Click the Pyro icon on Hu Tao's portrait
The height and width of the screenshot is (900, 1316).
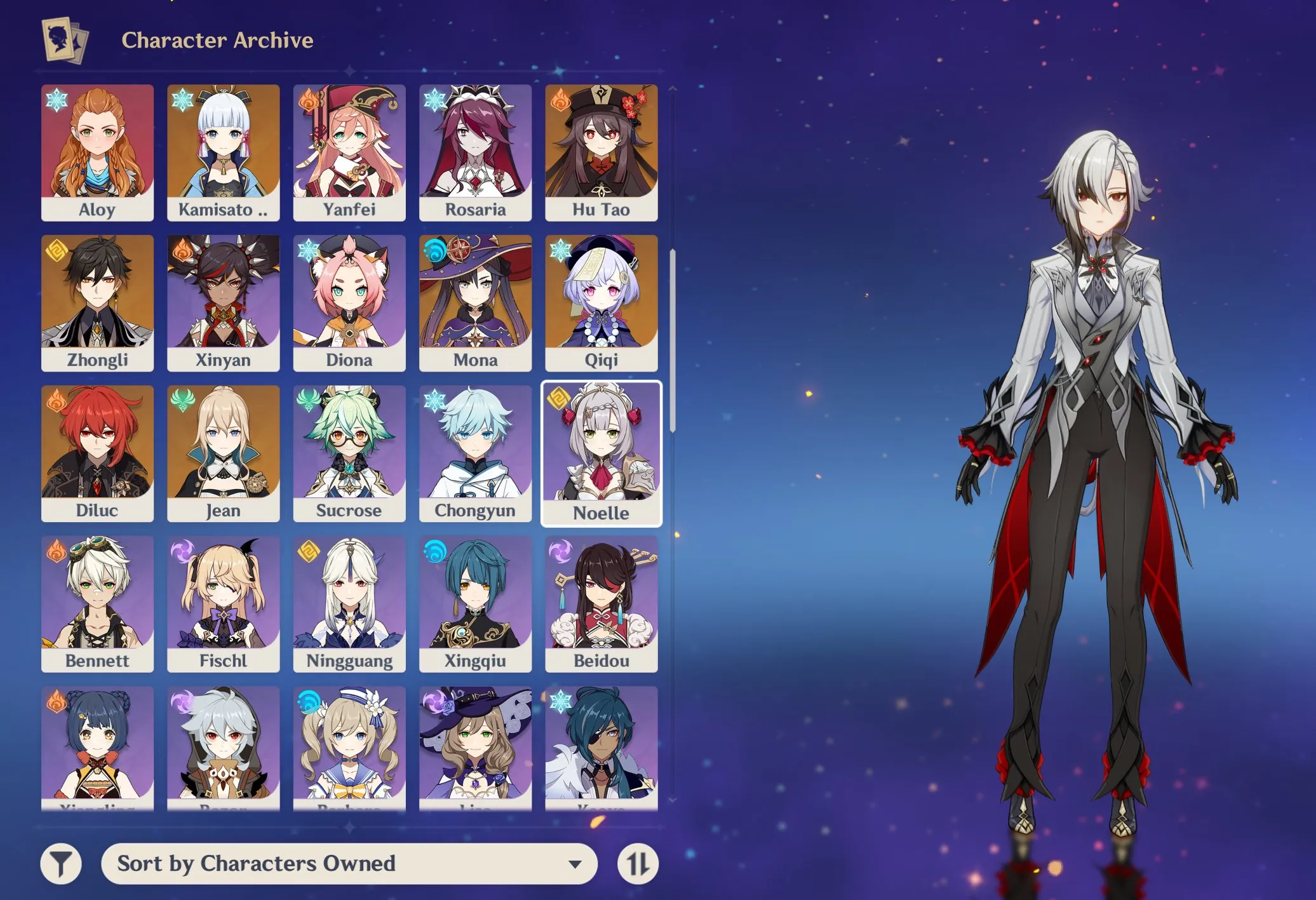[x=560, y=100]
